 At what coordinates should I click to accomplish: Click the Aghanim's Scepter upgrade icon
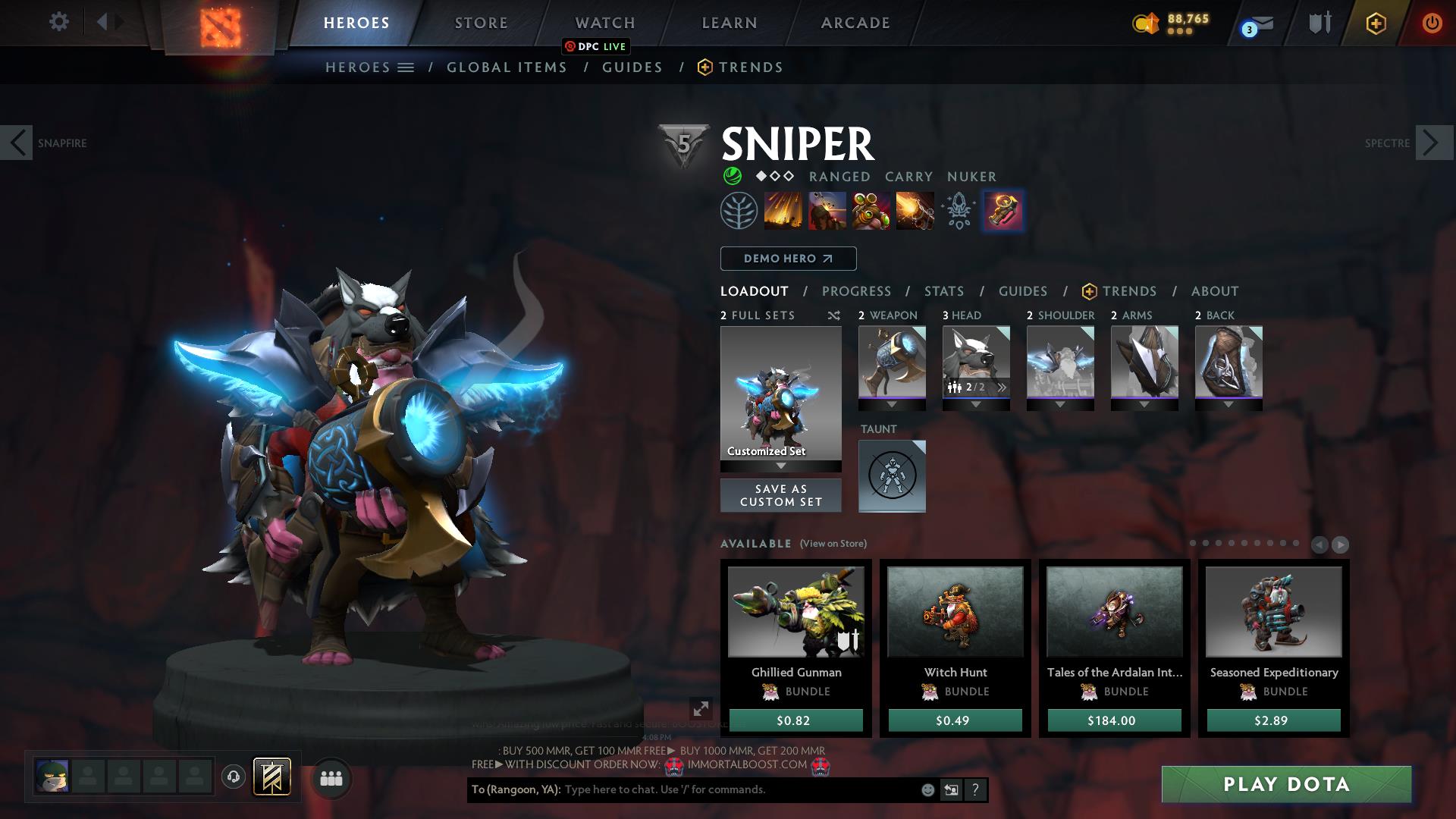tap(1003, 212)
